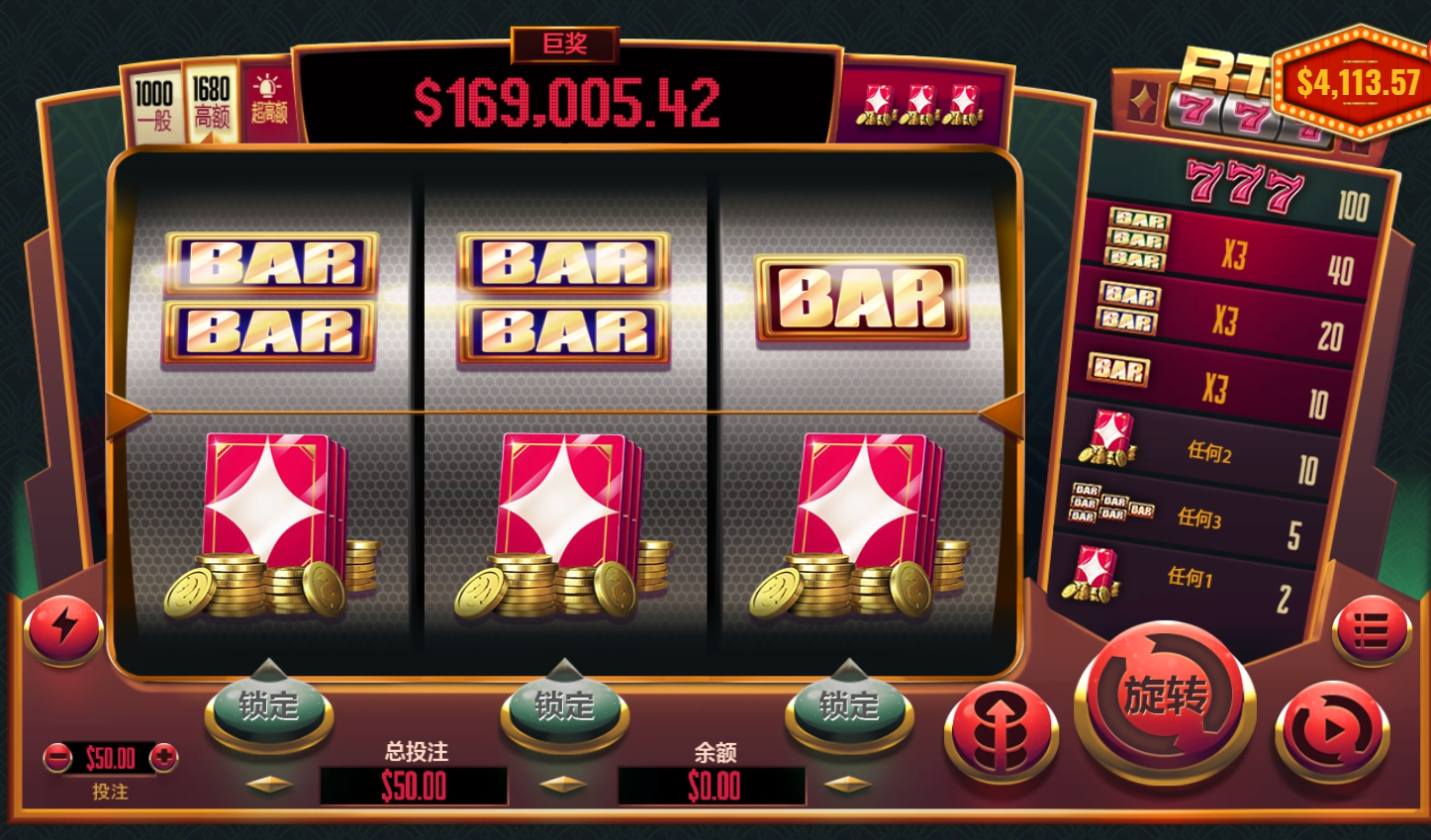Decrease the bet with the minus button
Image resolution: width=1431 pixels, height=840 pixels.
(58, 758)
